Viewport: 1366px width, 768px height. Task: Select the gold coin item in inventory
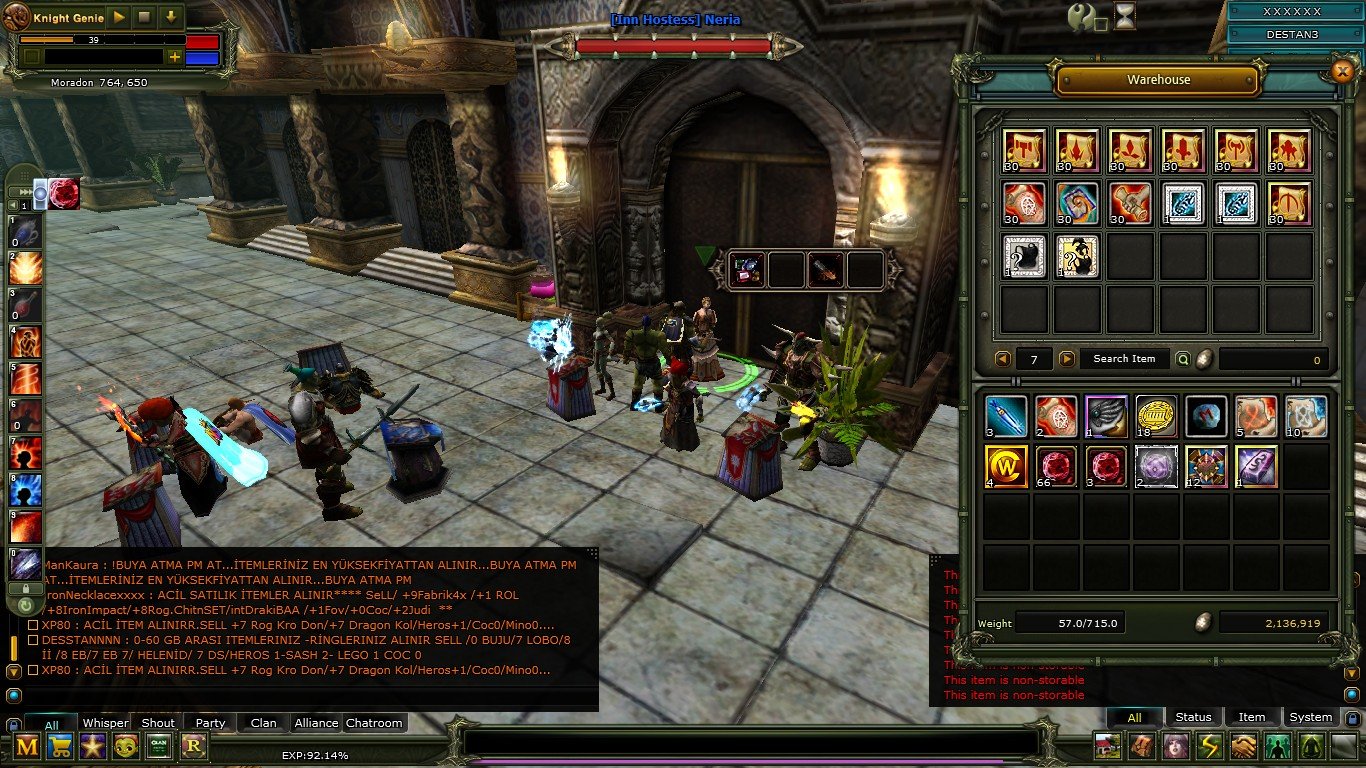[1155, 416]
